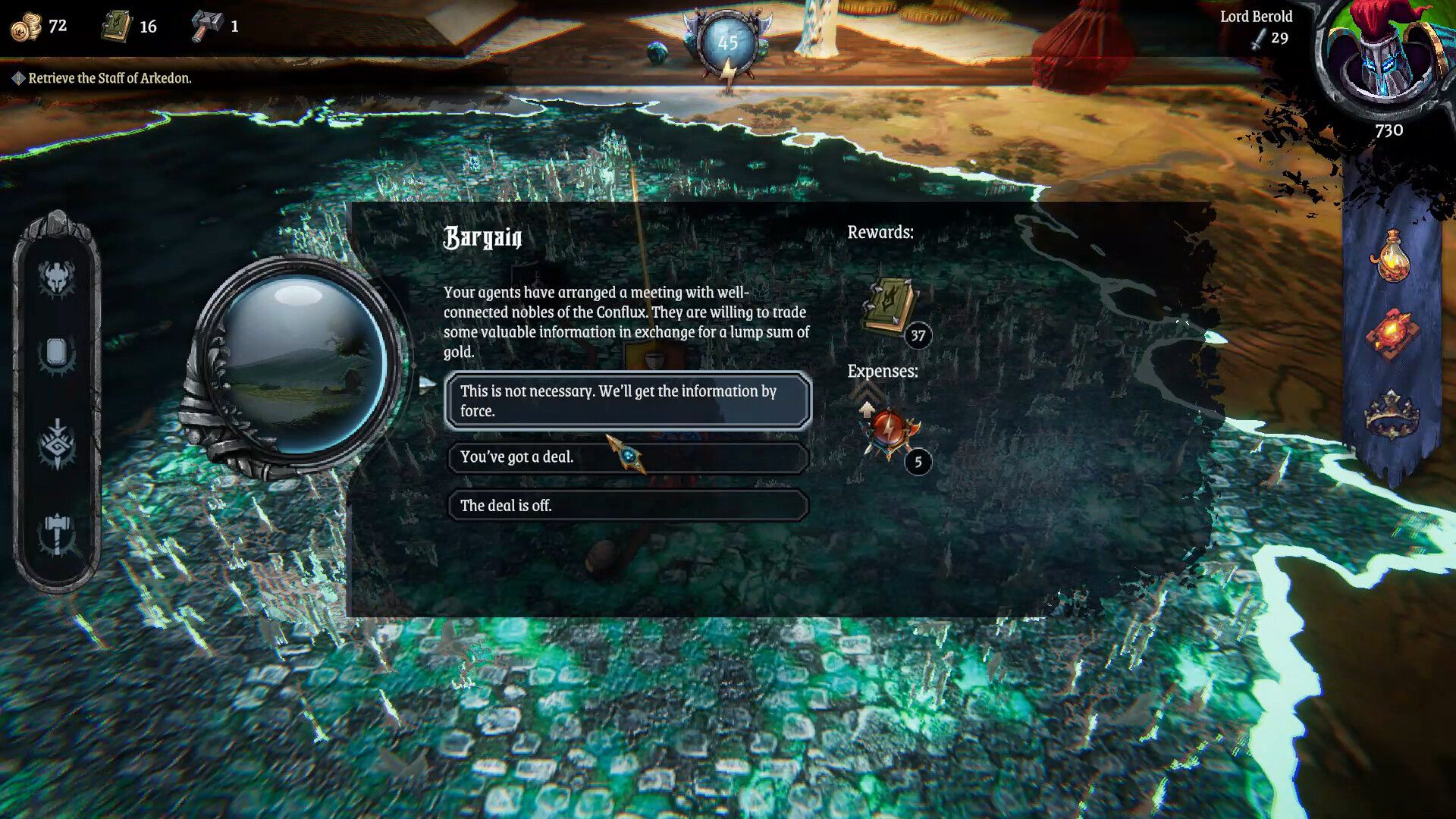Select the mana orb showing 45
Viewport: 1456px width, 819px height.
coord(728,44)
